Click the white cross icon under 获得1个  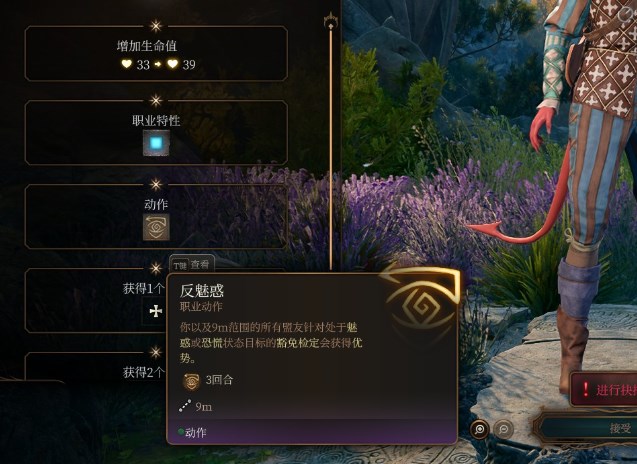pyautogui.click(x=156, y=312)
